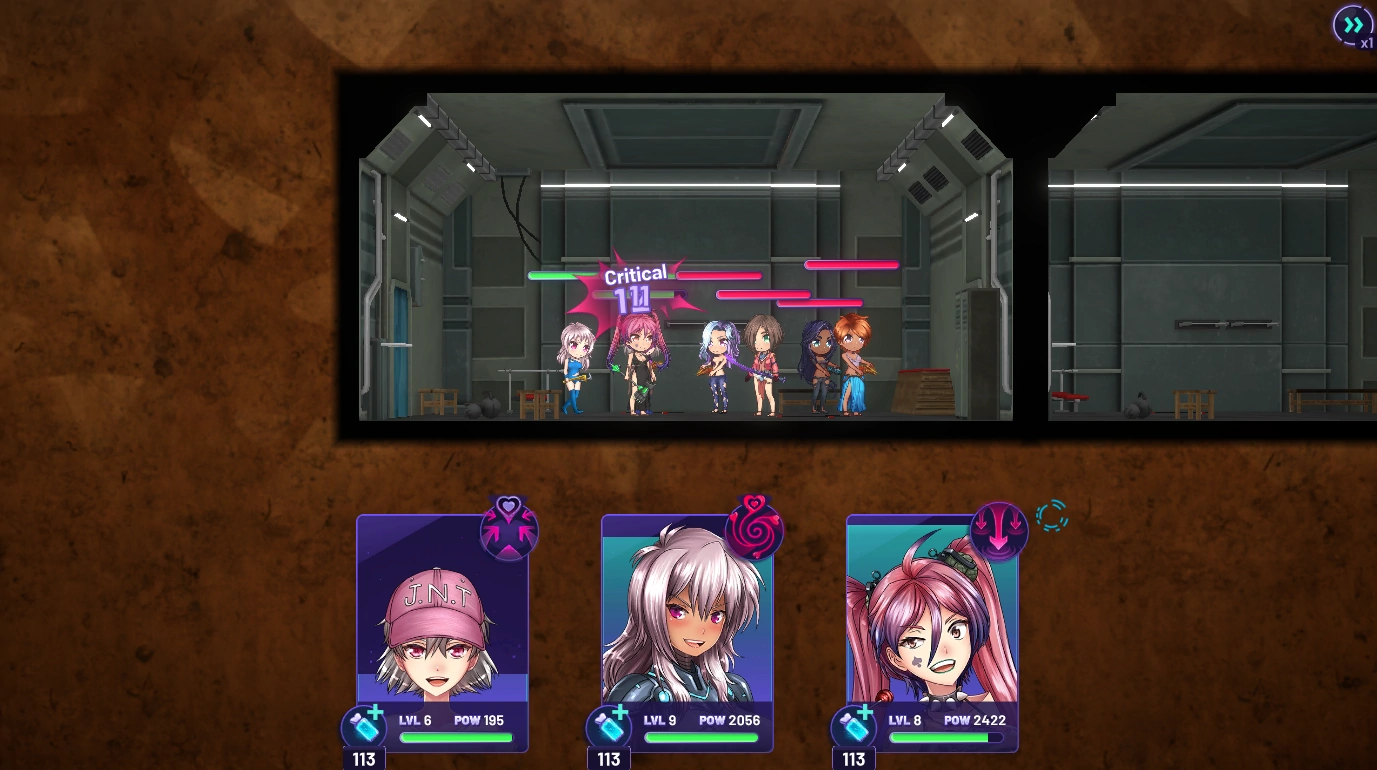Activate the downward arrows skill icon
This screenshot has height=770, width=1377.
click(998, 531)
